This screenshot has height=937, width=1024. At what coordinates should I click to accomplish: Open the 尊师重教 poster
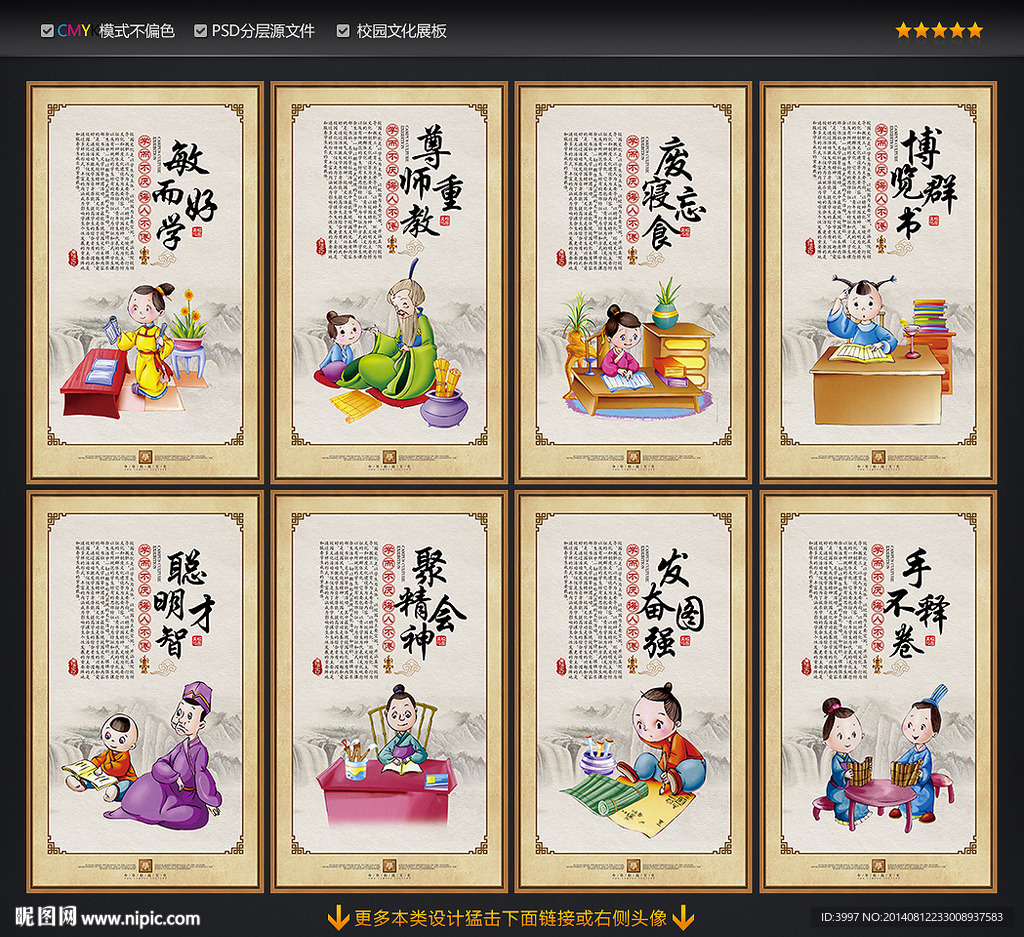pos(390,282)
